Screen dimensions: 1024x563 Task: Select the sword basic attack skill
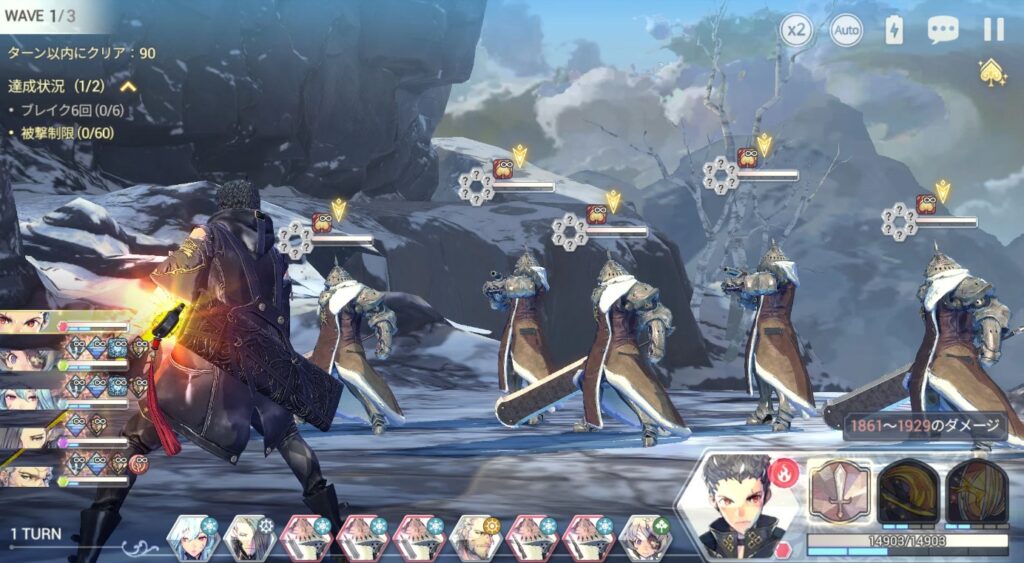tap(837, 491)
